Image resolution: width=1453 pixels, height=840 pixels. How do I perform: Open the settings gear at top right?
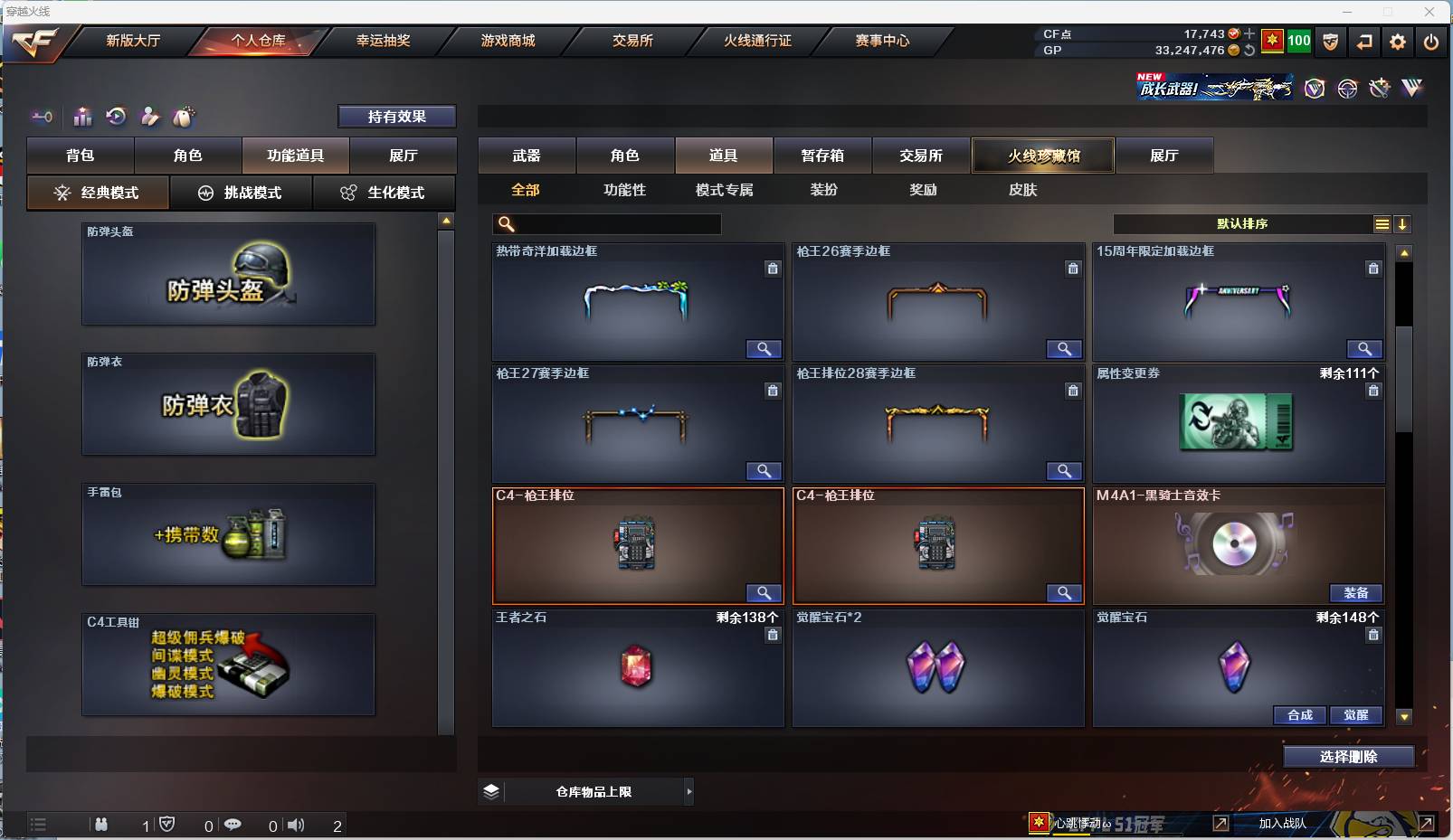pyautogui.click(x=1396, y=41)
